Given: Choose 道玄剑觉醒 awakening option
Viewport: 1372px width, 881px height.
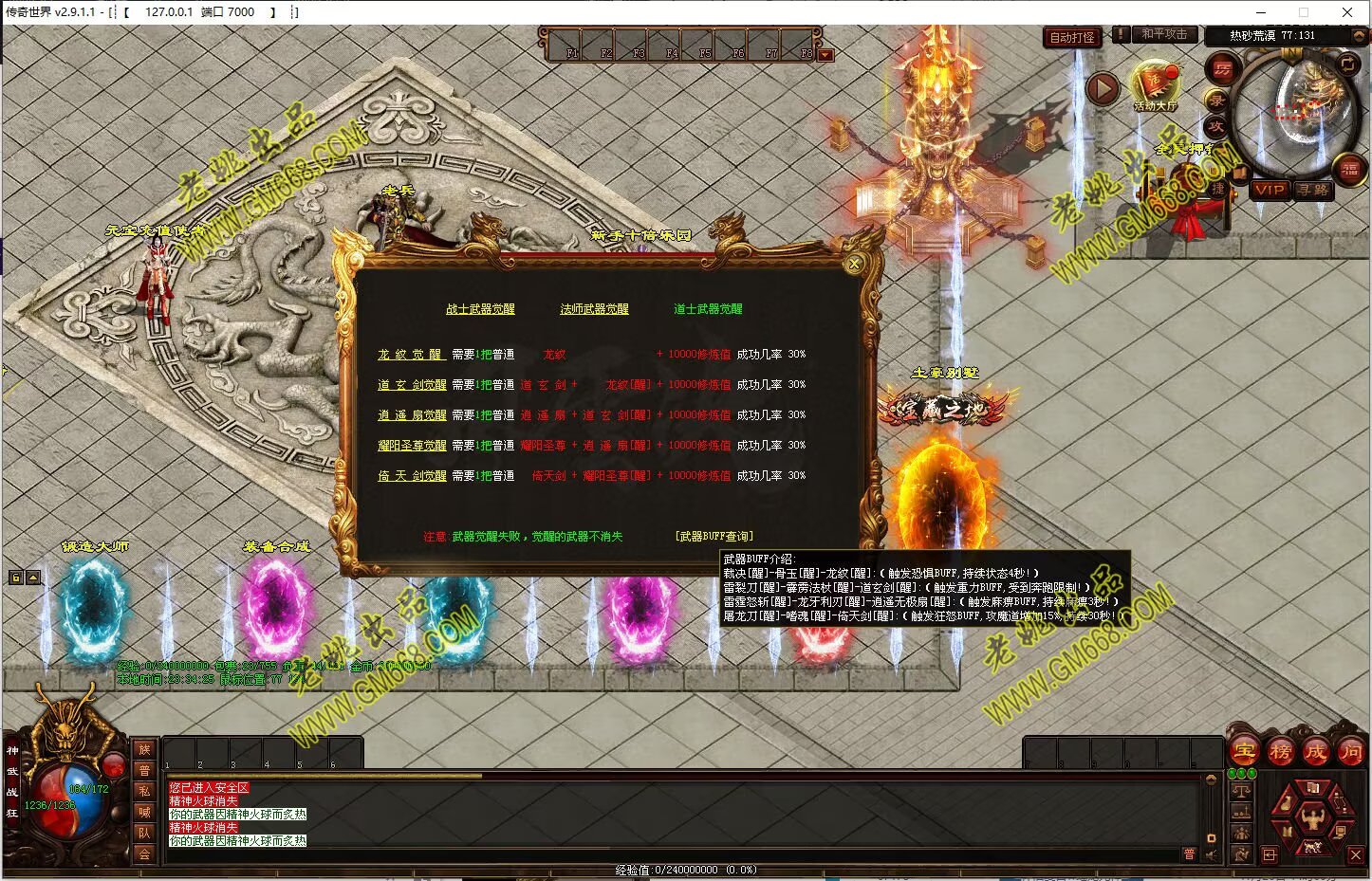Looking at the screenshot, I should (412, 385).
